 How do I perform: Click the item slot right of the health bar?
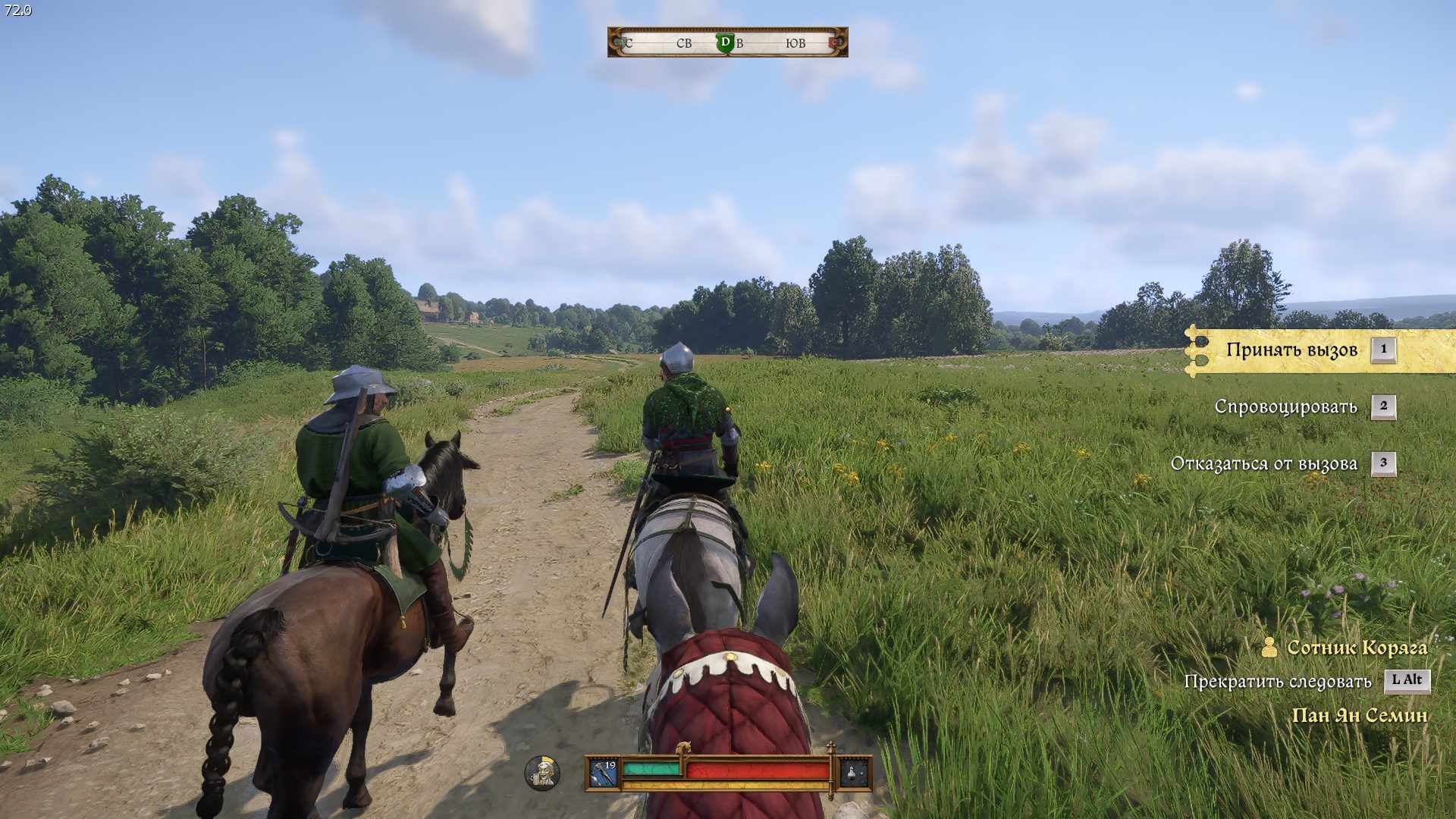[854, 773]
